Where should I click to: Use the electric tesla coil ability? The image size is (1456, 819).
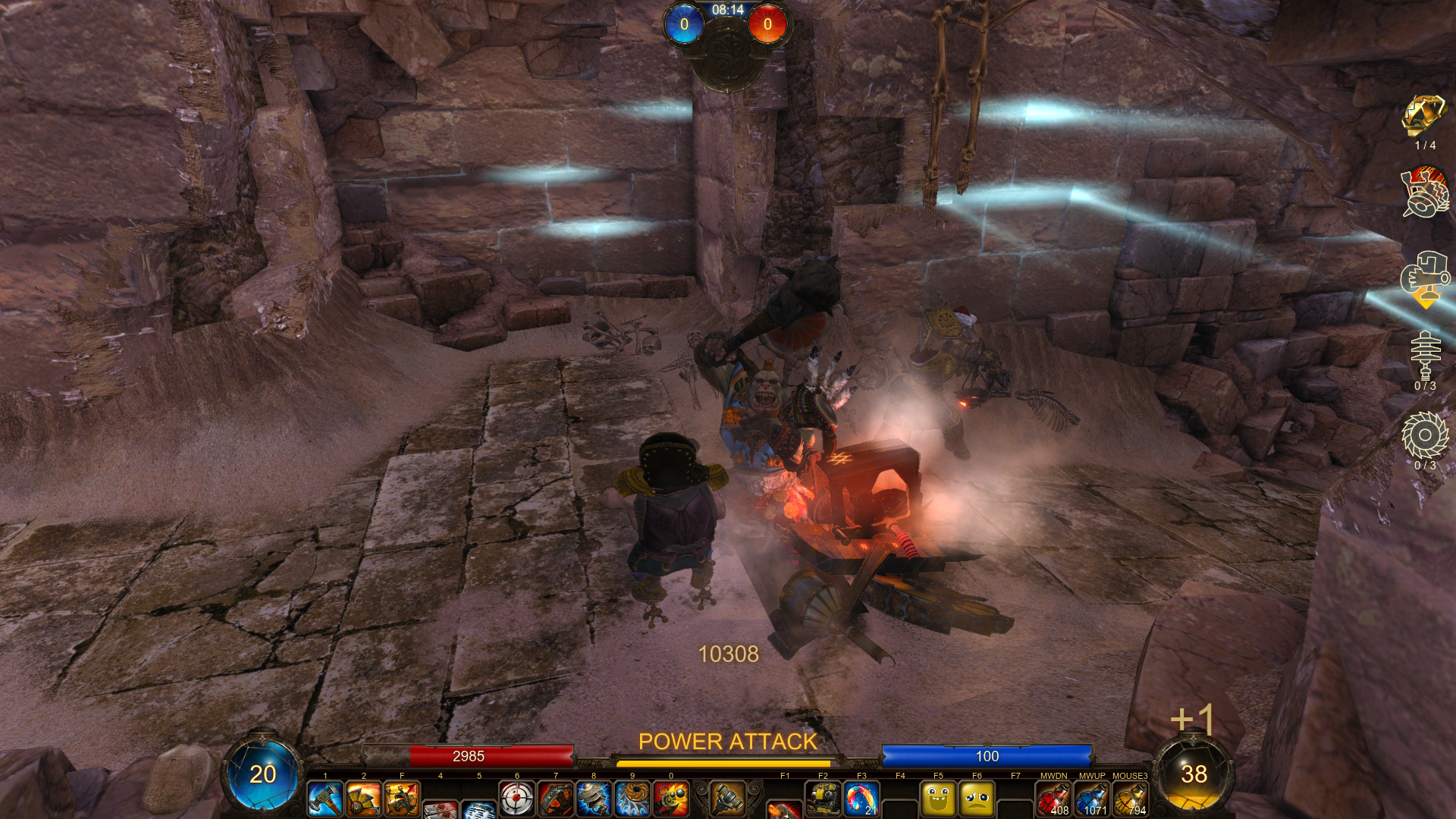coord(594,799)
